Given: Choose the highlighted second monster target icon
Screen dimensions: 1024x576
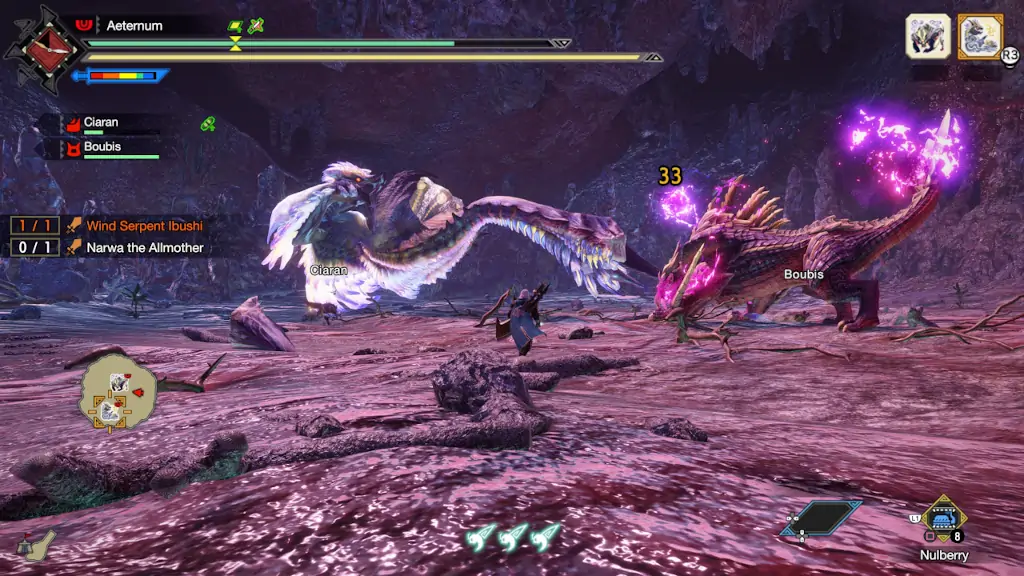Looking at the screenshot, I should (x=979, y=36).
